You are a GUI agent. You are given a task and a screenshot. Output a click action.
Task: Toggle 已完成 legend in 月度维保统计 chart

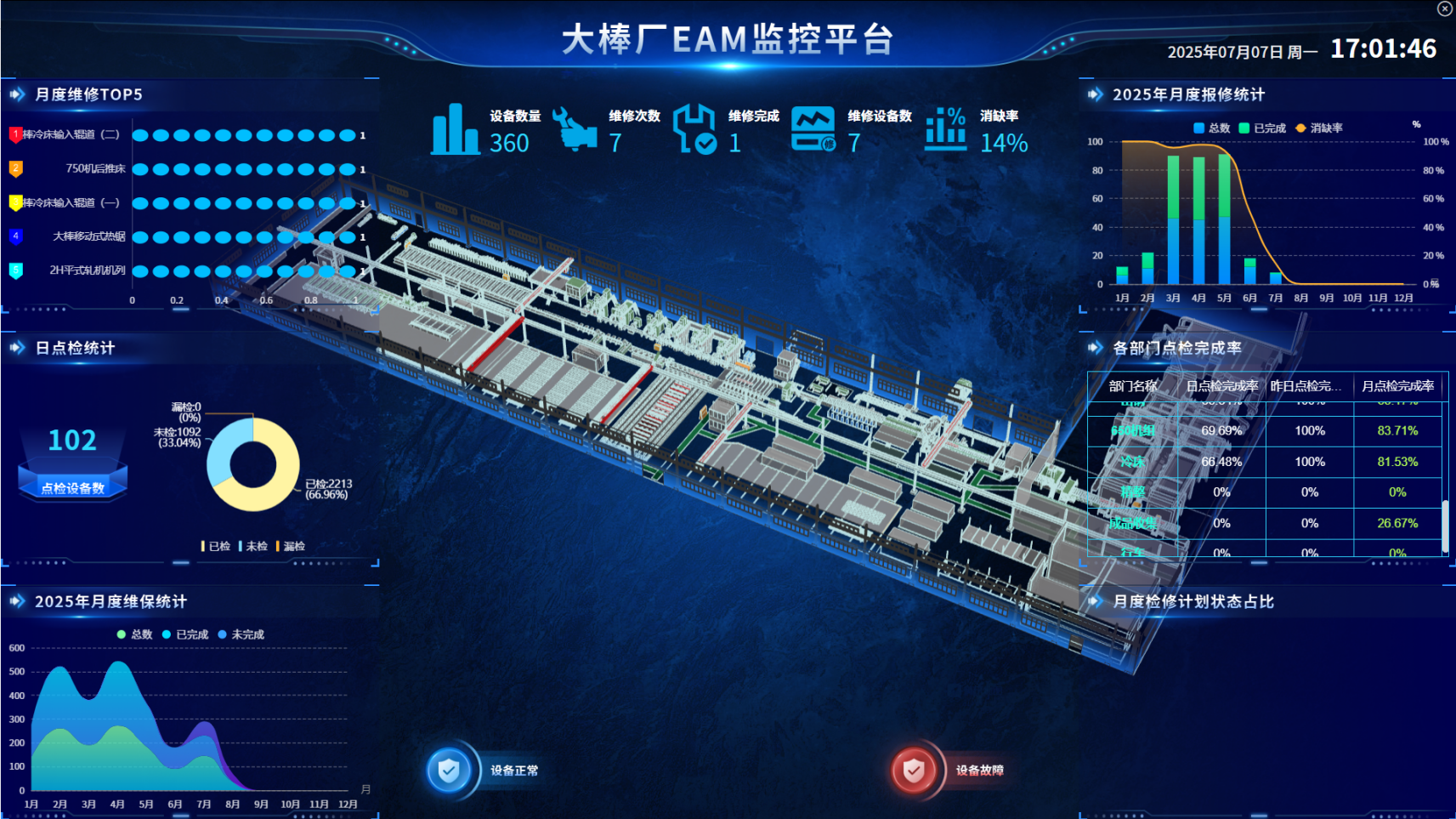[184, 634]
